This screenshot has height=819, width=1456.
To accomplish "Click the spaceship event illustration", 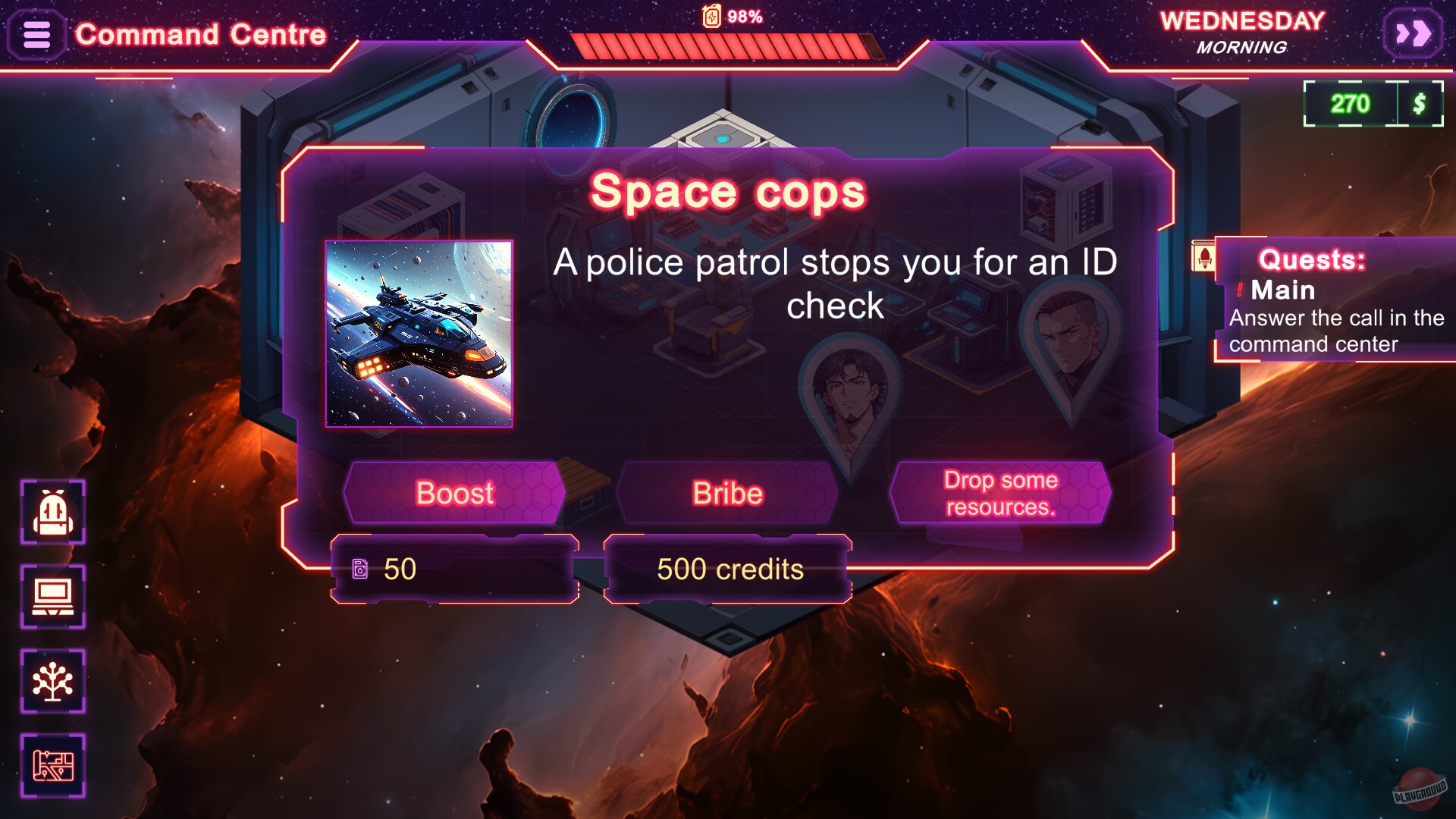I will point(421,334).
